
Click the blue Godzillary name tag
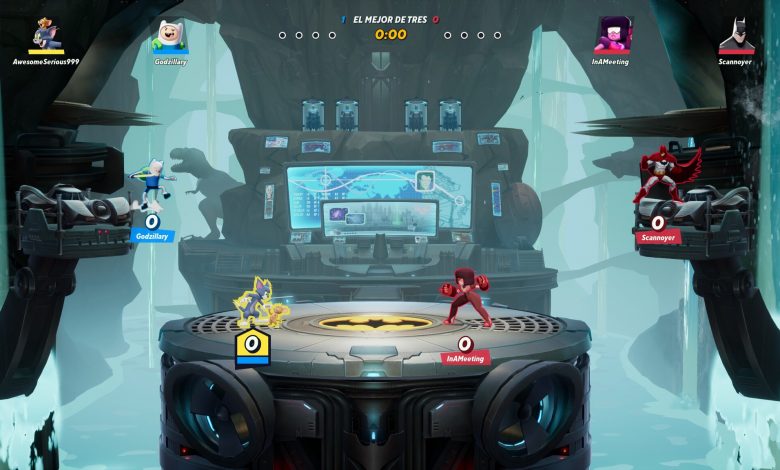151,237
